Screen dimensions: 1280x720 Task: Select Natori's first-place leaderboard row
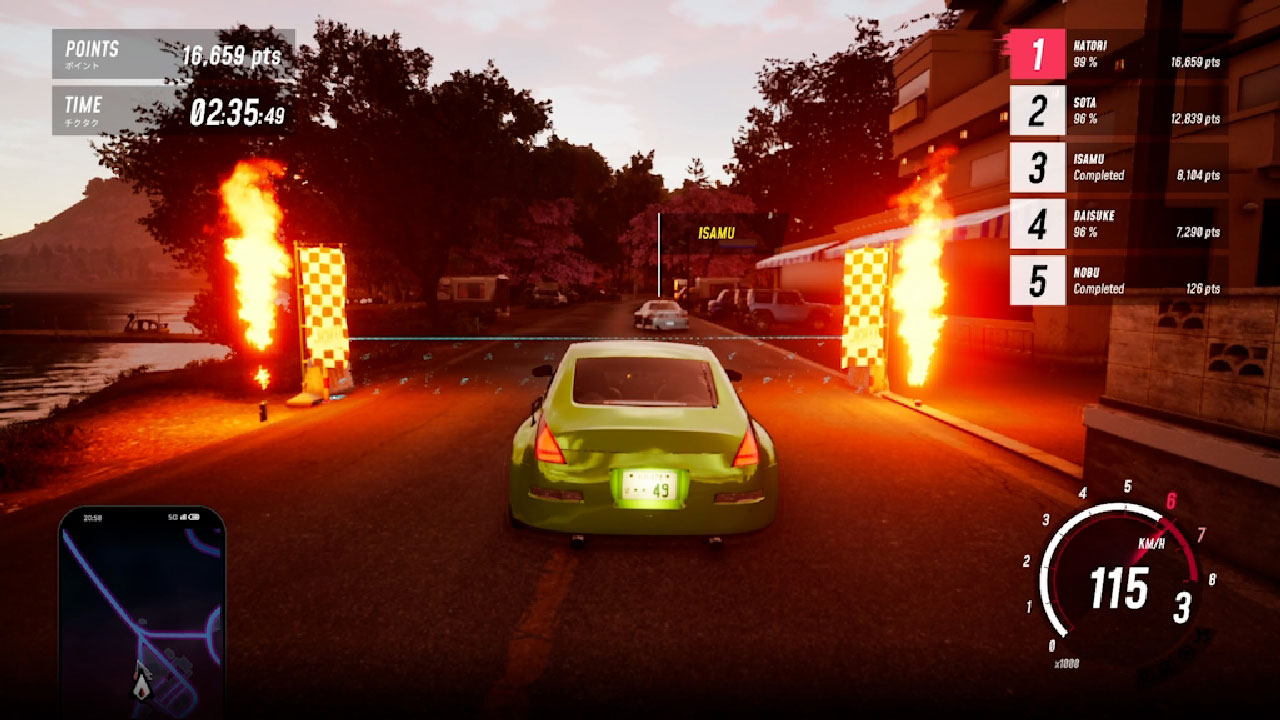pyautogui.click(x=1118, y=54)
